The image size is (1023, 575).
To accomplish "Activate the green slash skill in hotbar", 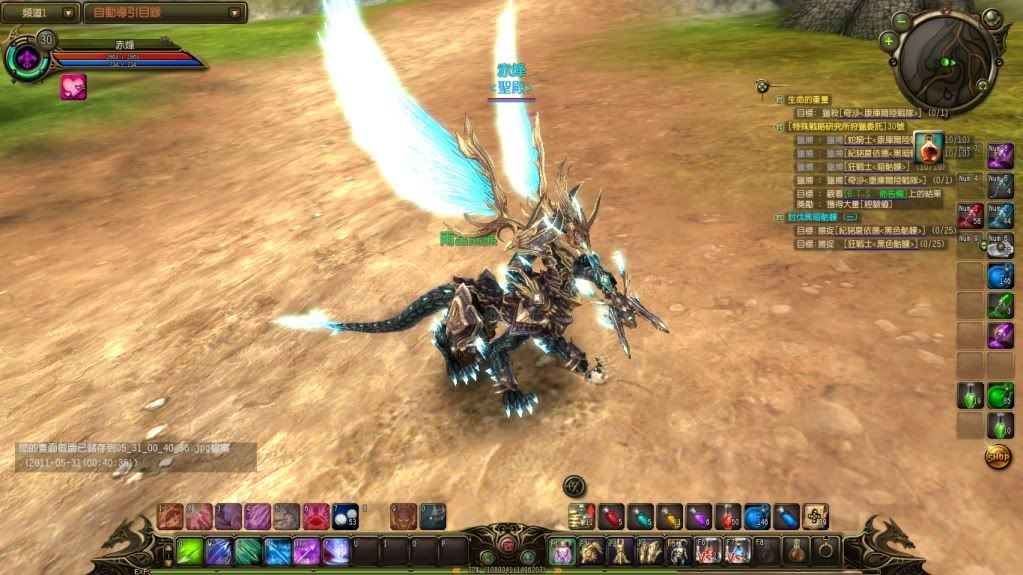I will [190, 551].
